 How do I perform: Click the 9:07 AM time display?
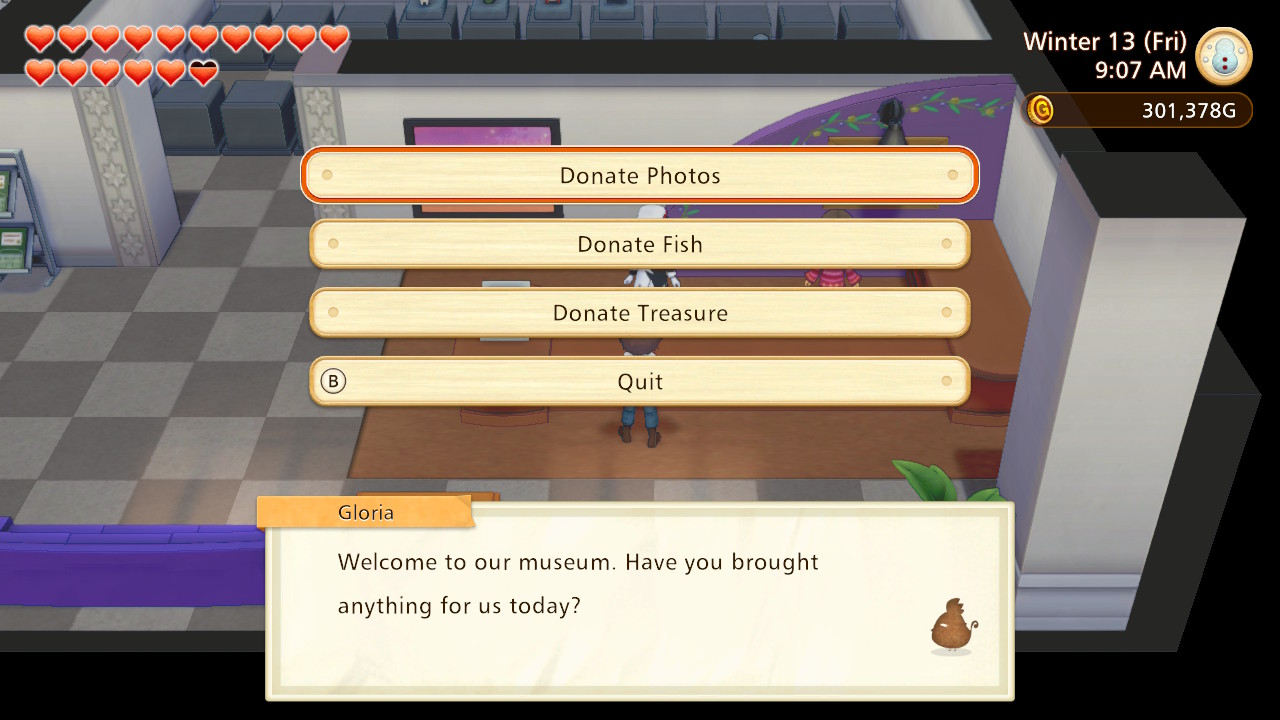tap(1143, 71)
